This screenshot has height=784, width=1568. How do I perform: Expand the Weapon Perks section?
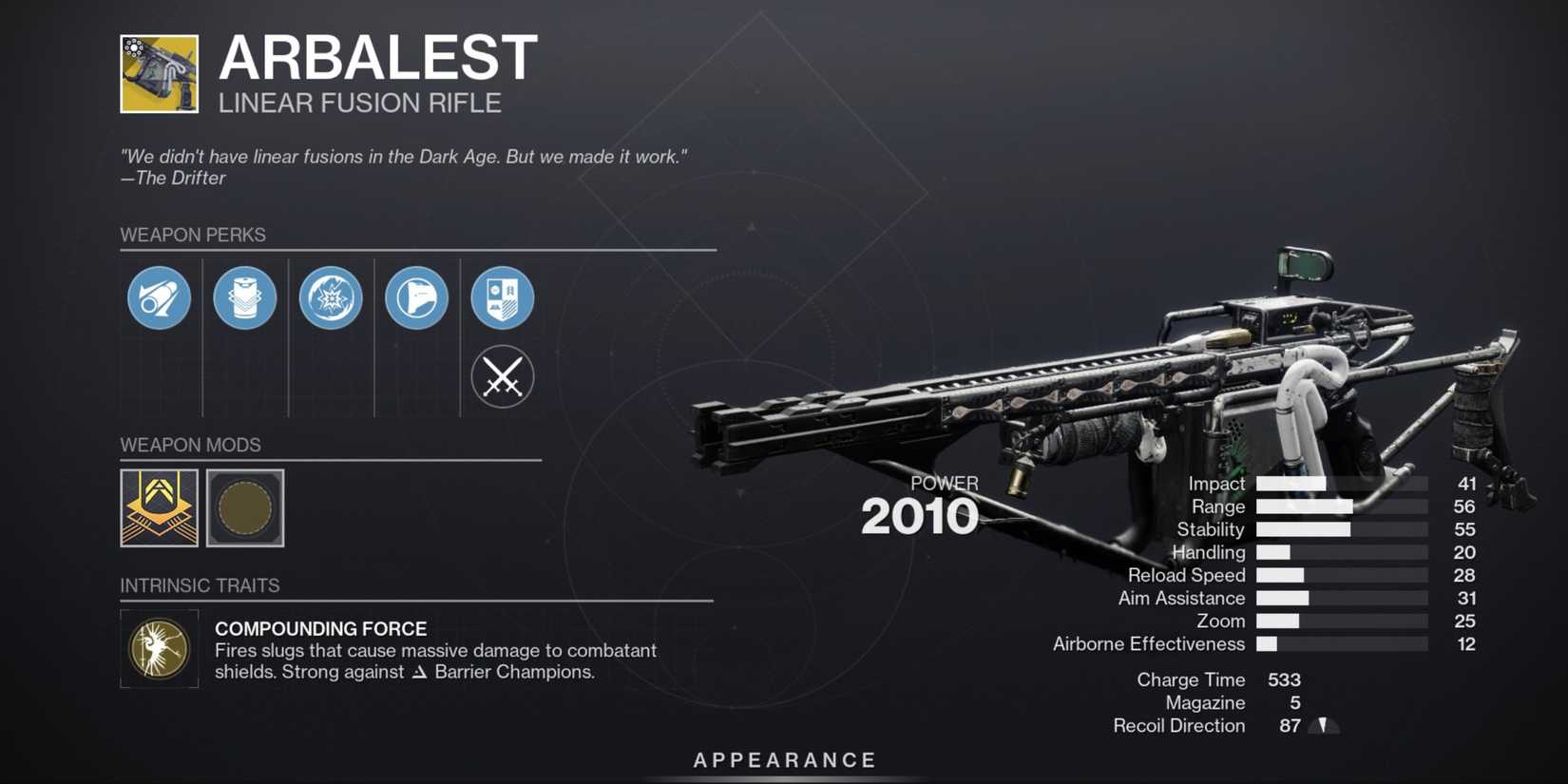click(193, 235)
